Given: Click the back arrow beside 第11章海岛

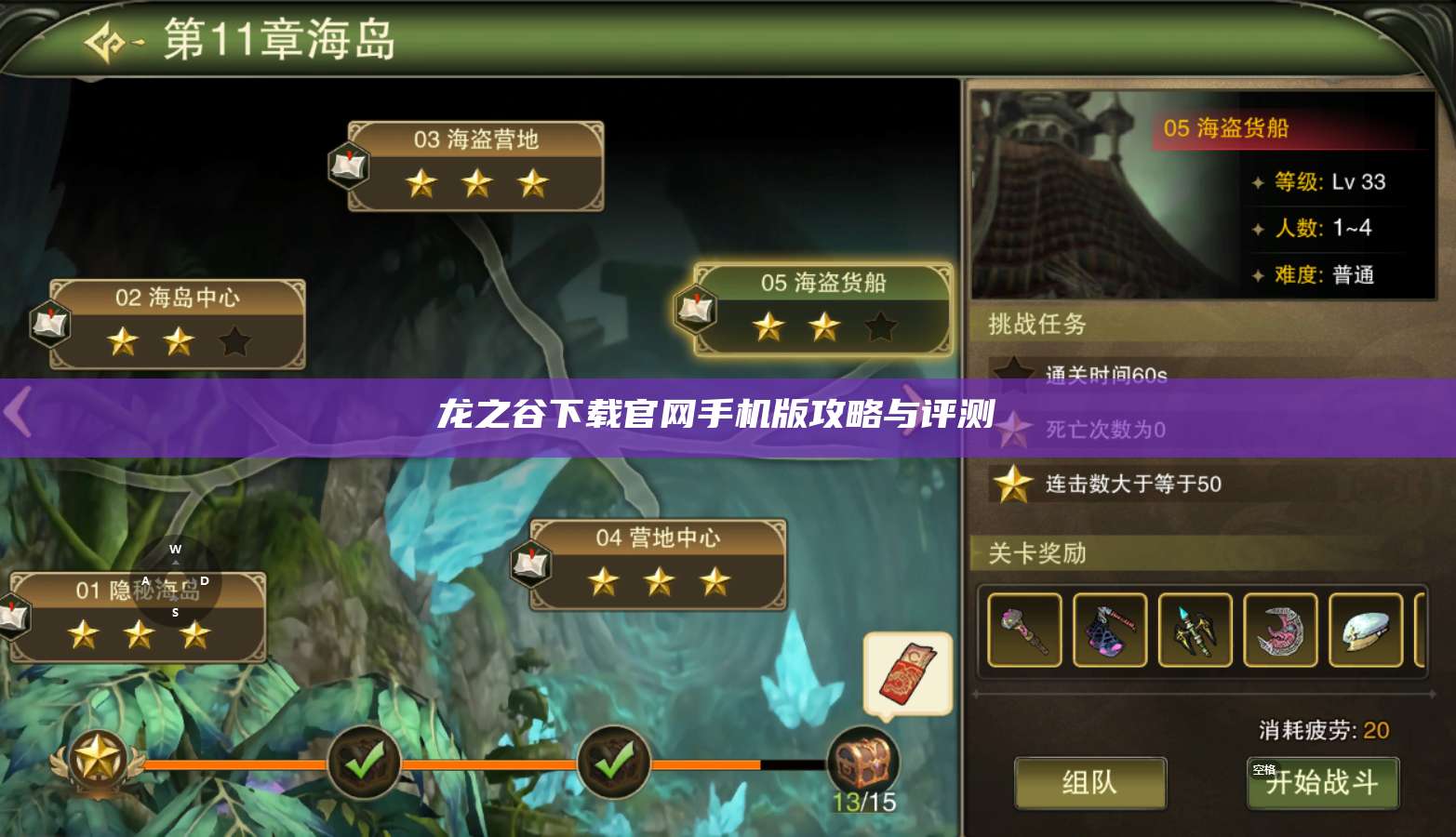Looking at the screenshot, I should 105,41.
